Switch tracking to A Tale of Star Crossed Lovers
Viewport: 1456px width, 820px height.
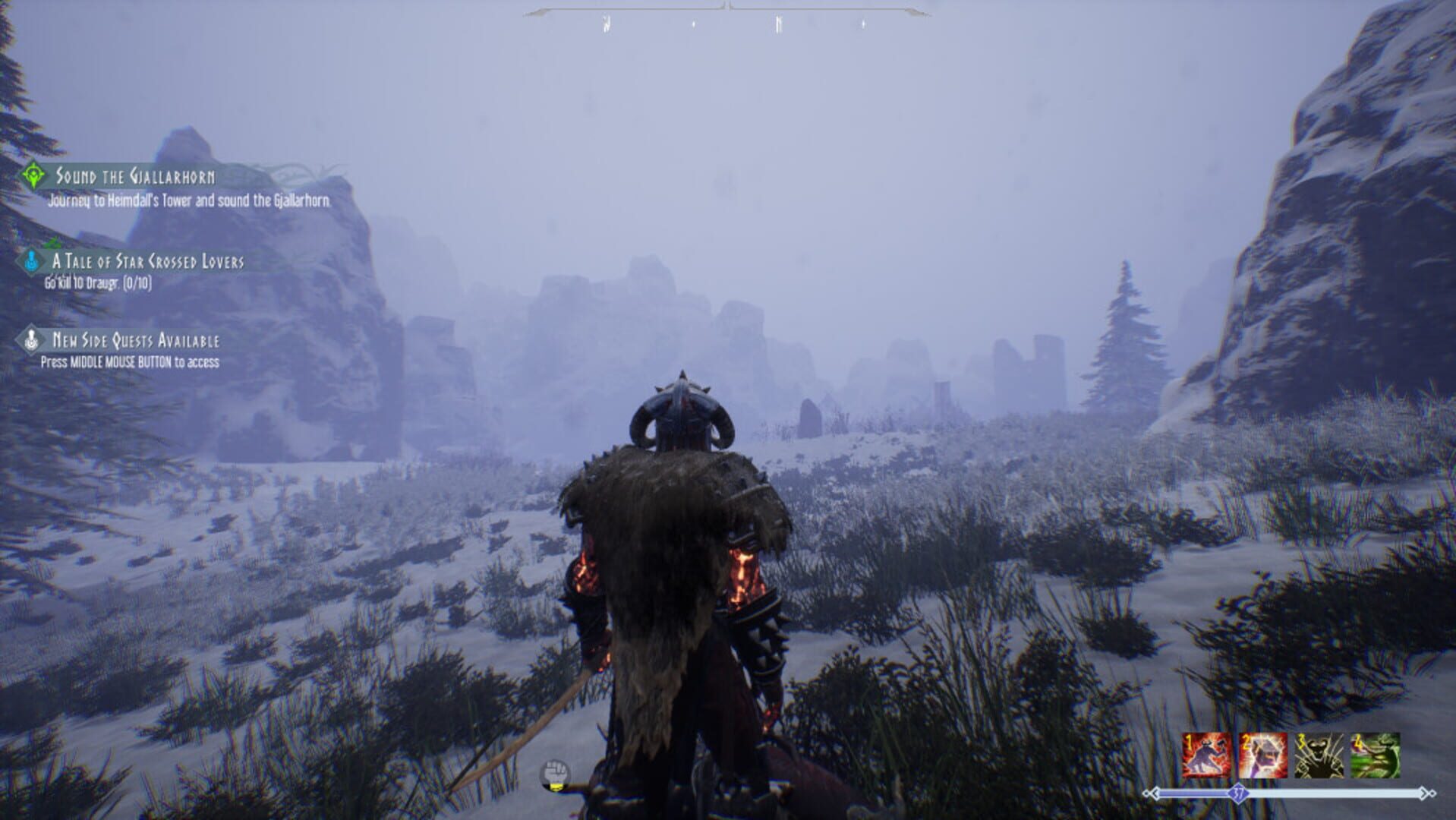click(x=148, y=260)
